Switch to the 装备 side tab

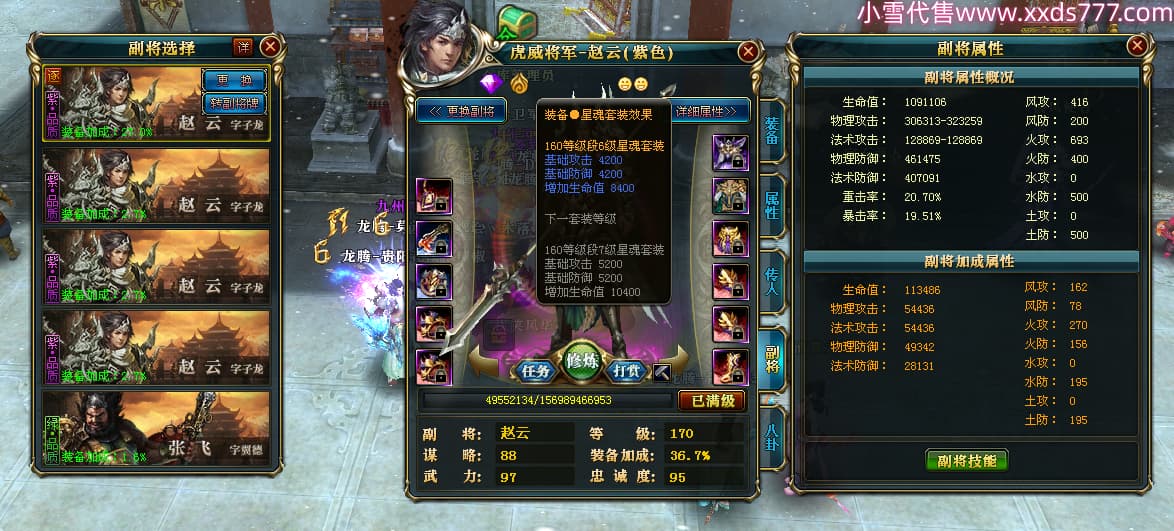coord(772,129)
